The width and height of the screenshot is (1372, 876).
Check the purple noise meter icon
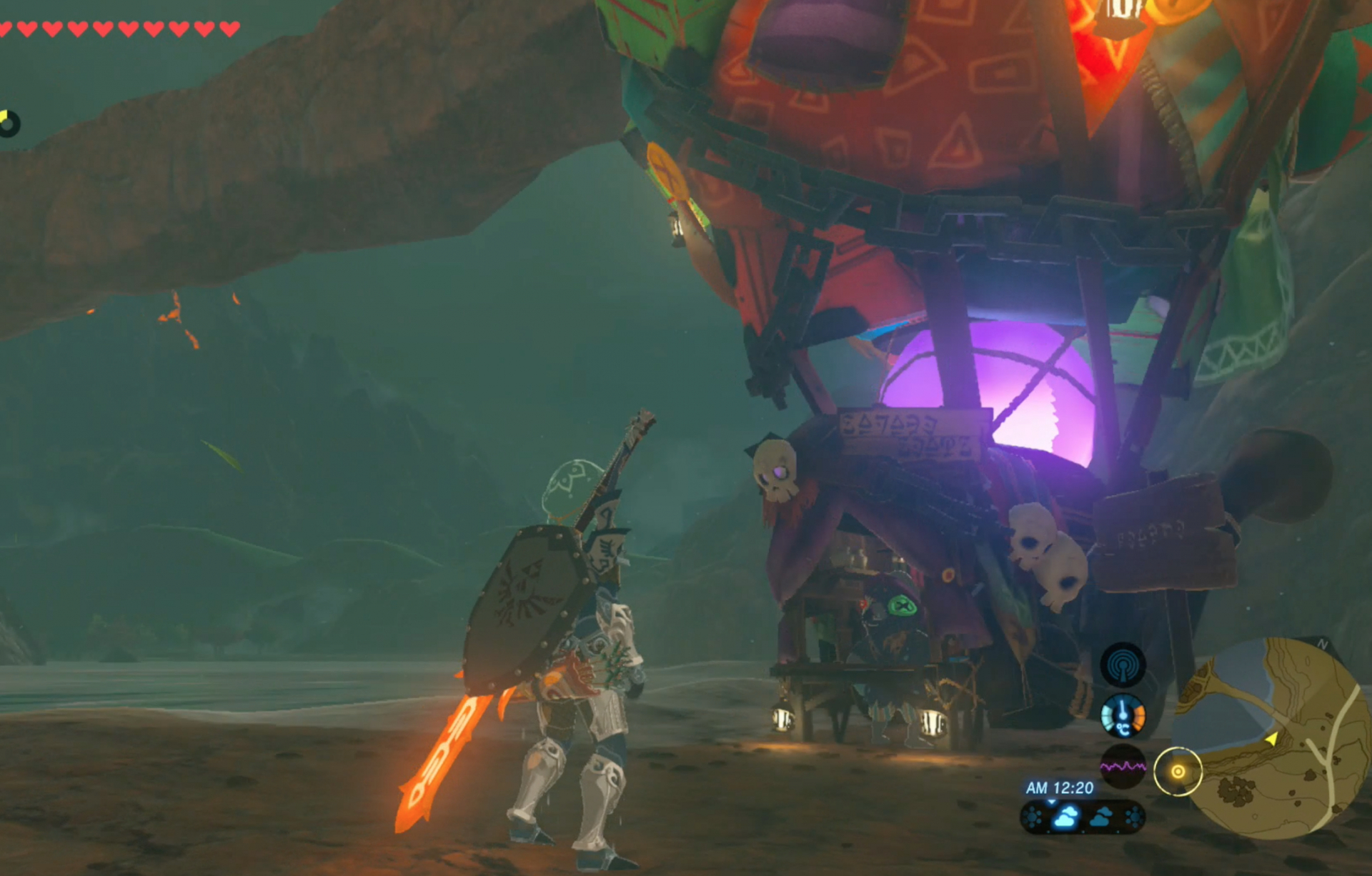[x=1123, y=767]
